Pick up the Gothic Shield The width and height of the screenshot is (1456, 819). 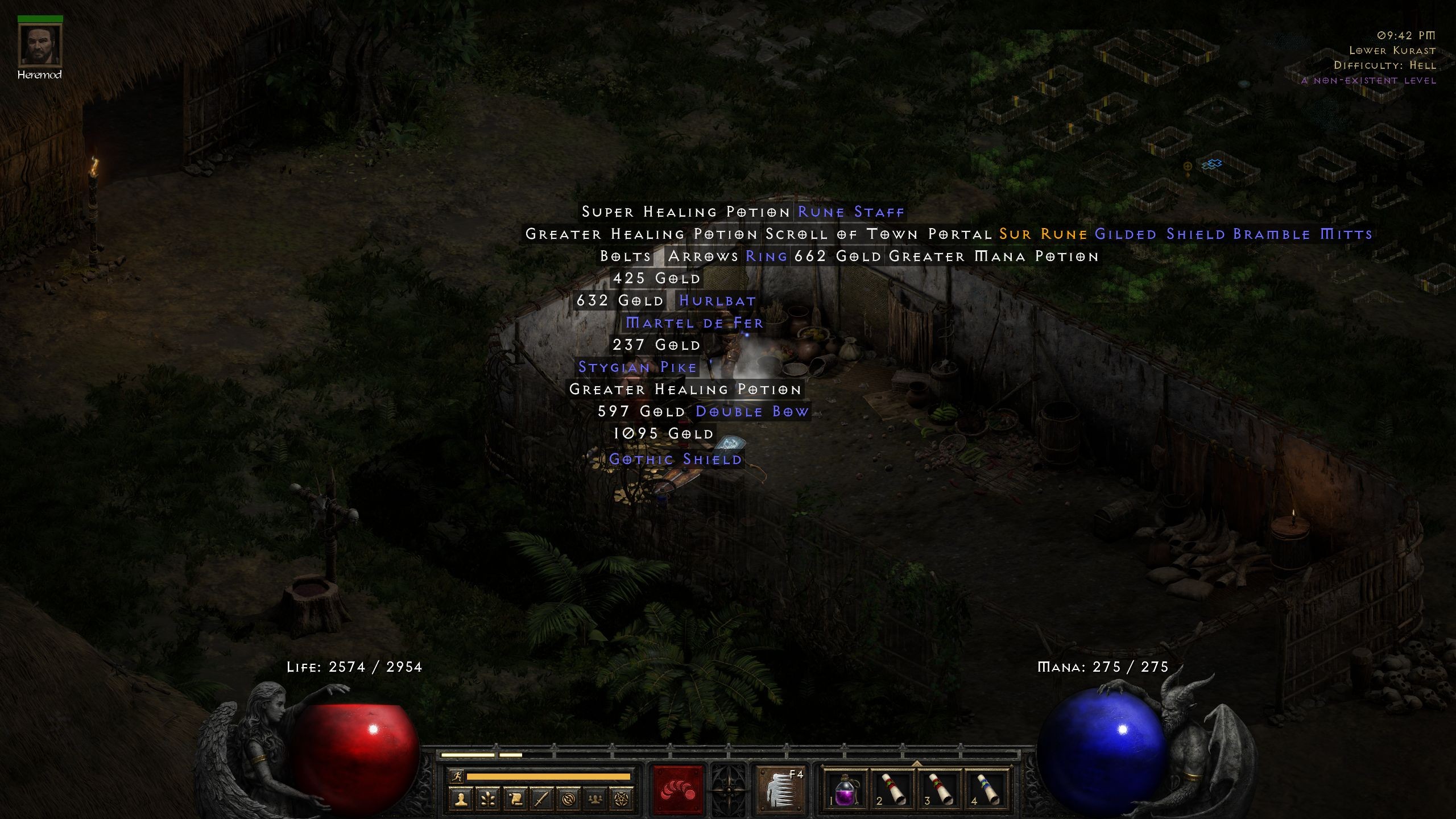pyautogui.click(x=676, y=459)
